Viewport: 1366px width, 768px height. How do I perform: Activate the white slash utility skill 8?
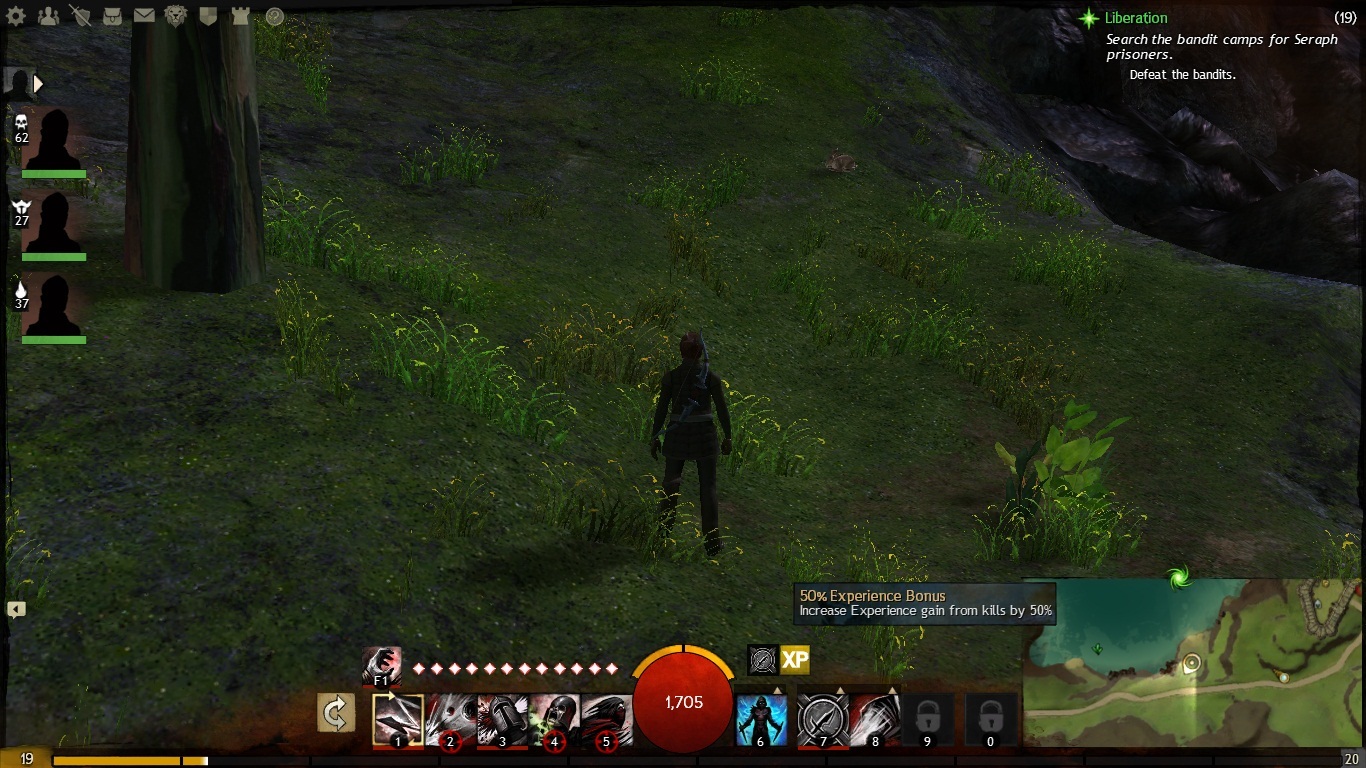(875, 720)
